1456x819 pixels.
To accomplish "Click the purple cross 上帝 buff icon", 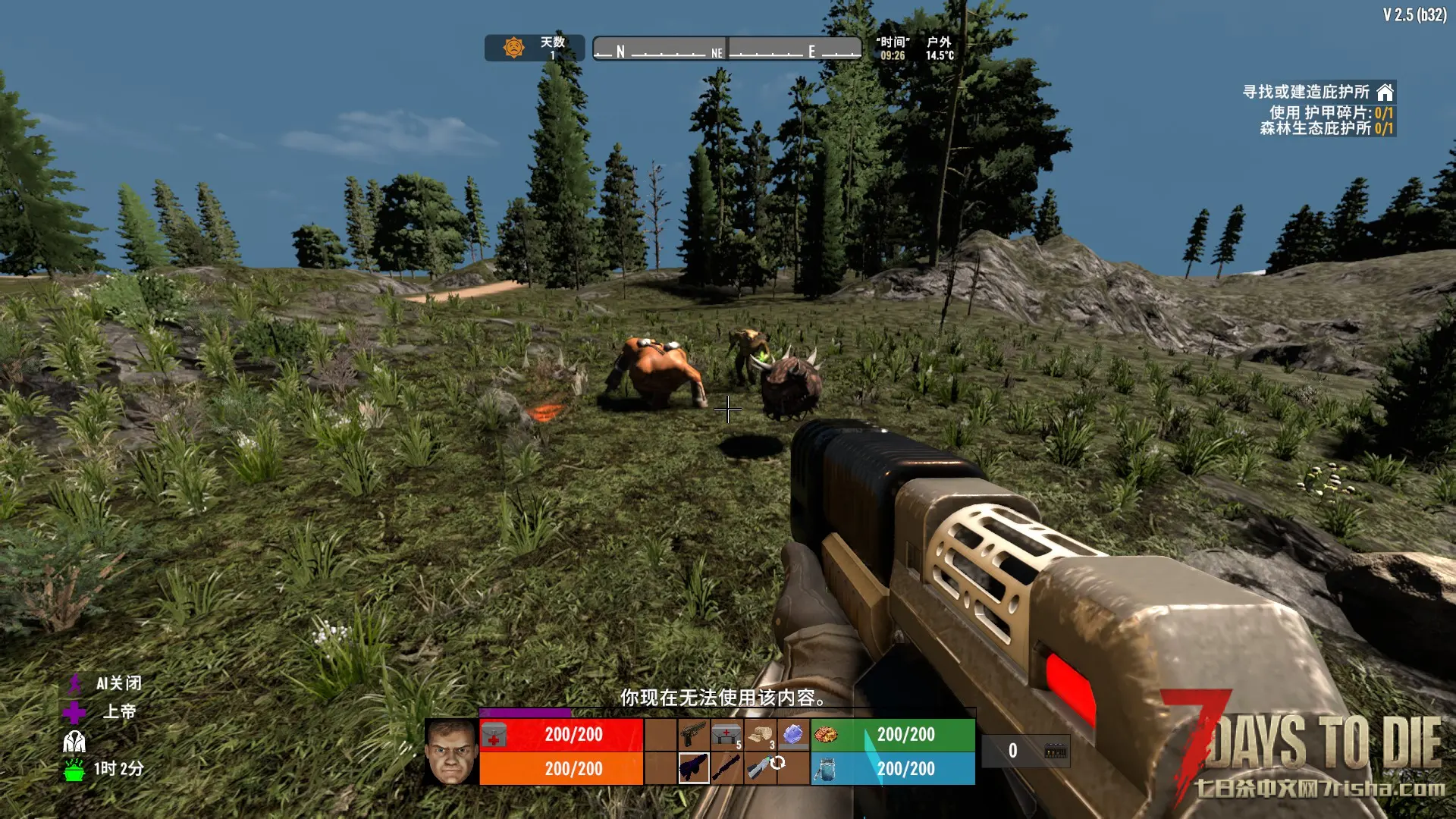I will click(74, 713).
